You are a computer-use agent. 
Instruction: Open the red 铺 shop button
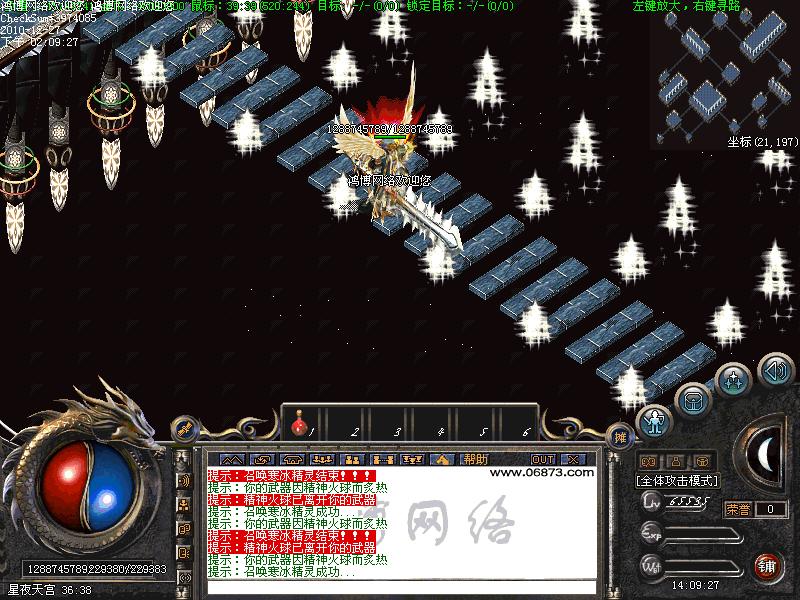coord(768,565)
